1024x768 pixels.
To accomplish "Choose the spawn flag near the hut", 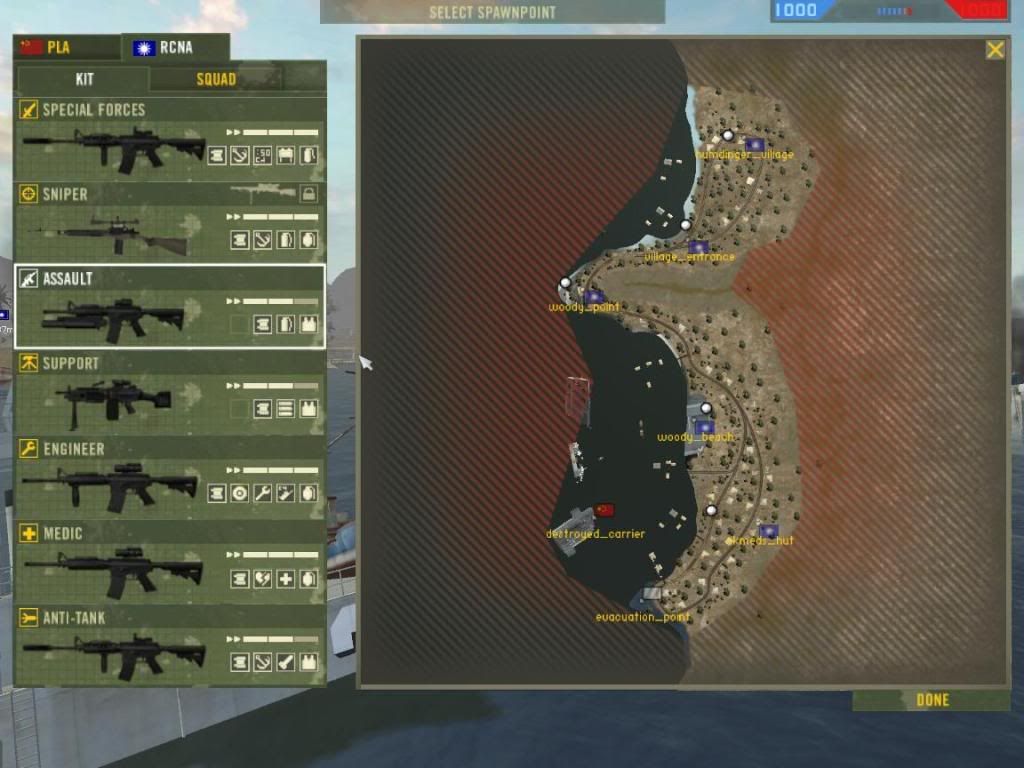I will [x=768, y=531].
